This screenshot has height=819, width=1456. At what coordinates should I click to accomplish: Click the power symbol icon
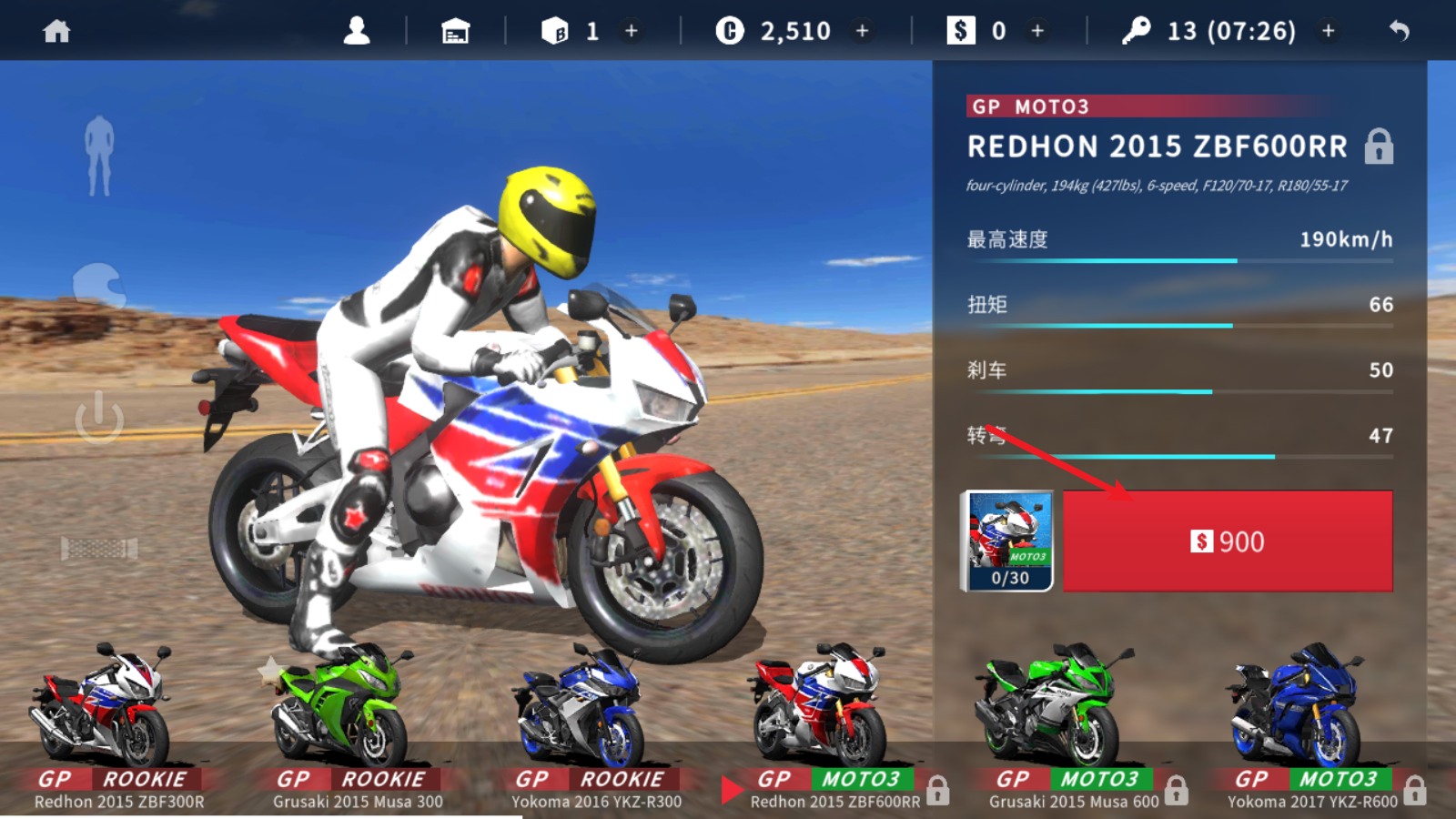click(x=99, y=419)
